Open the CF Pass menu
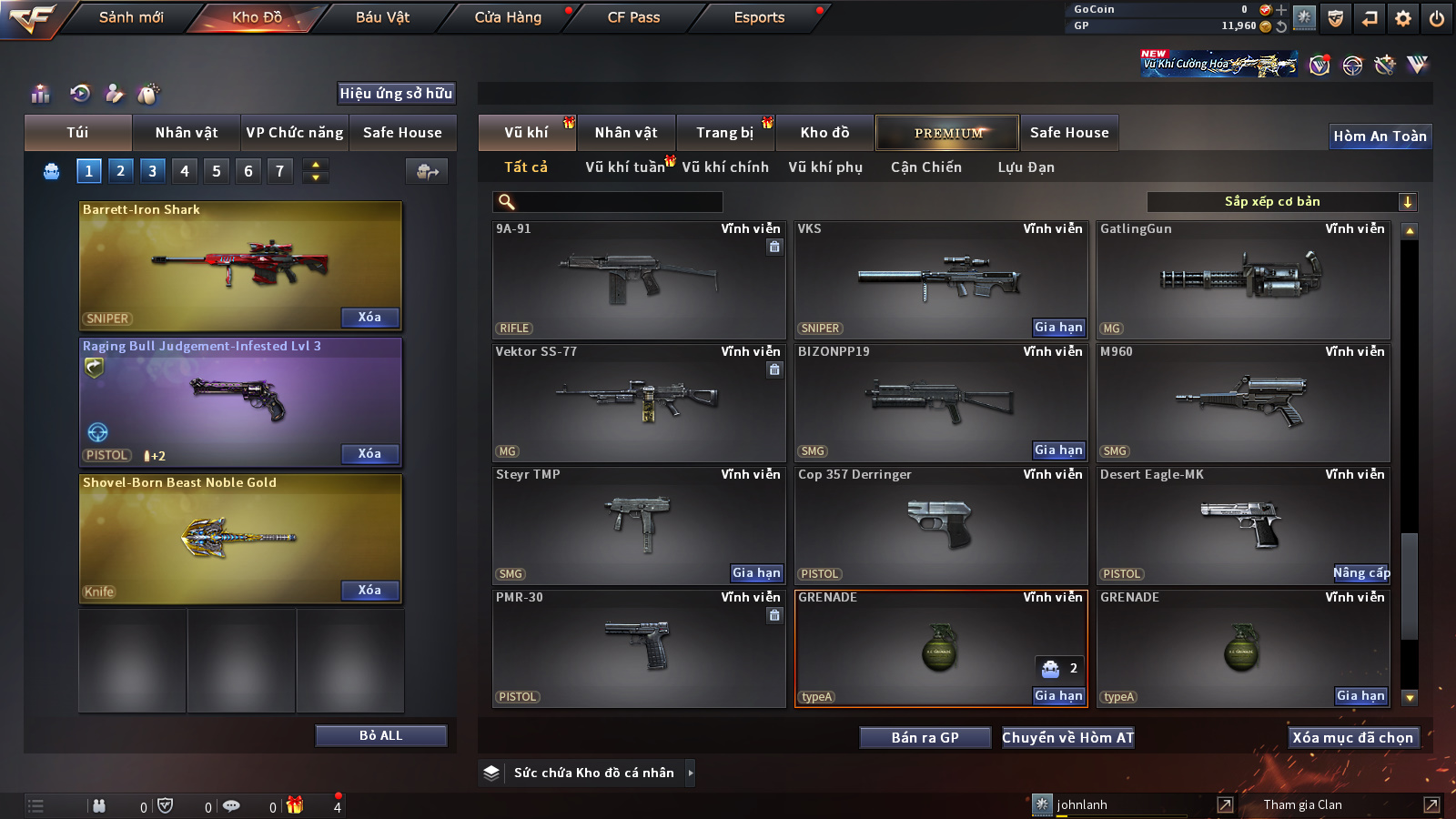The width and height of the screenshot is (1456, 819). pos(633,17)
